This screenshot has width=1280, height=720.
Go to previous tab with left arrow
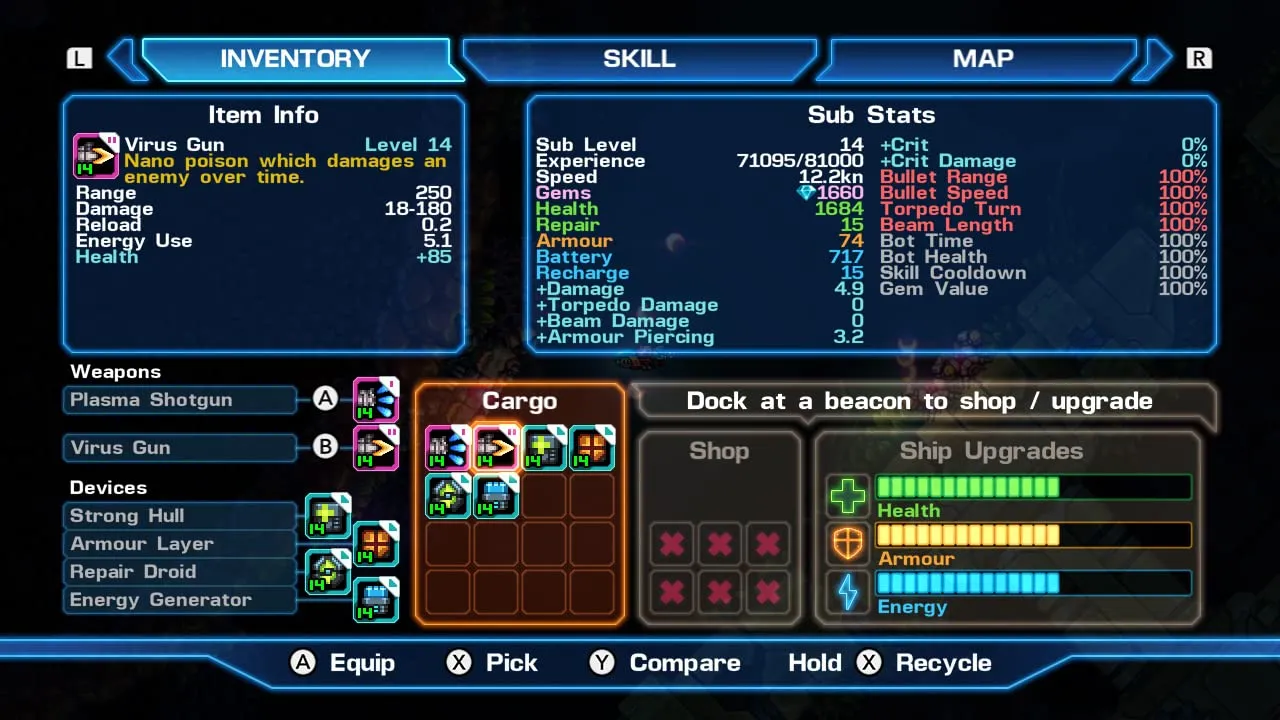tap(124, 59)
